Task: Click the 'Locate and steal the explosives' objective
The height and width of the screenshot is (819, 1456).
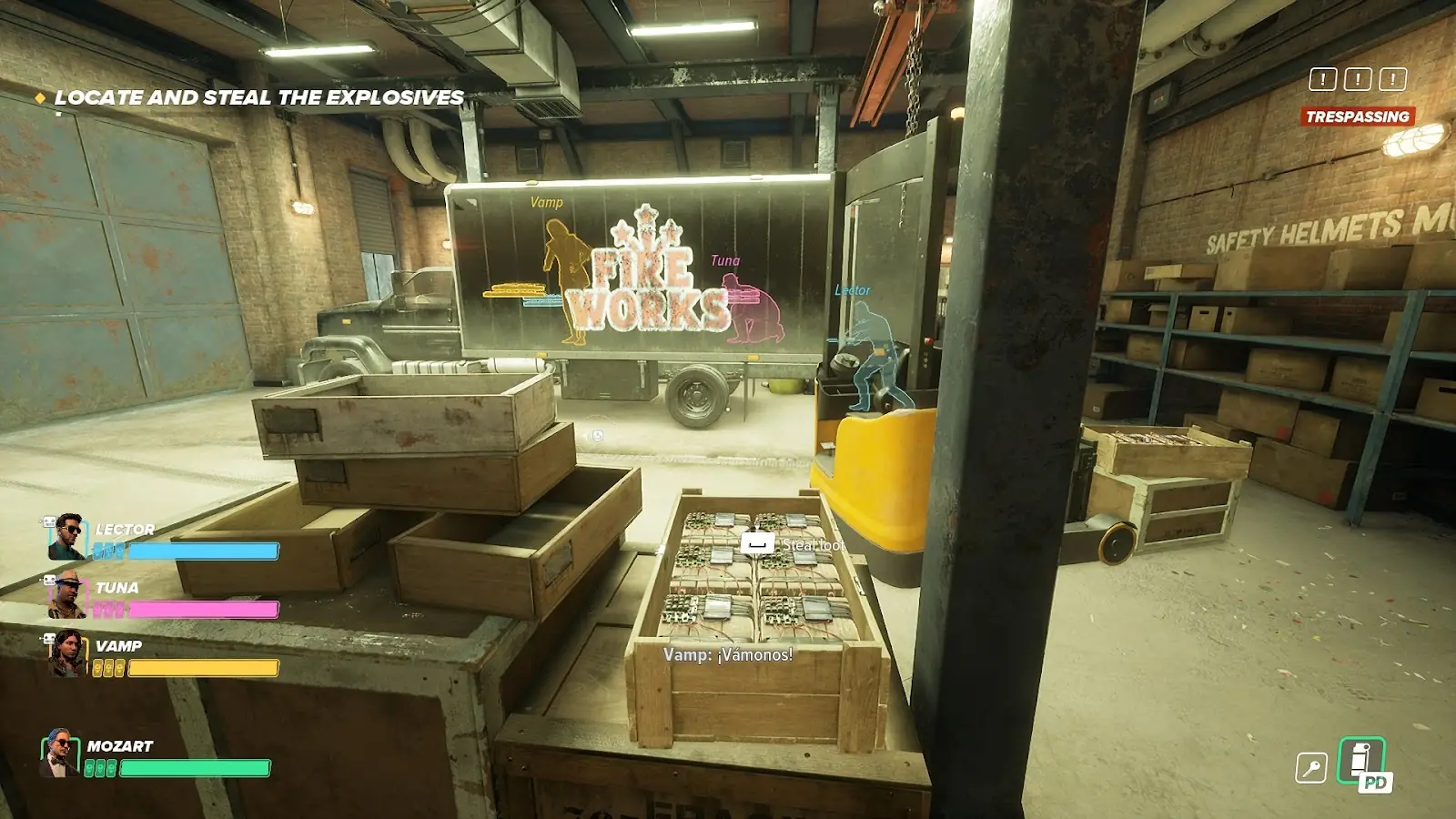Action: [258, 97]
